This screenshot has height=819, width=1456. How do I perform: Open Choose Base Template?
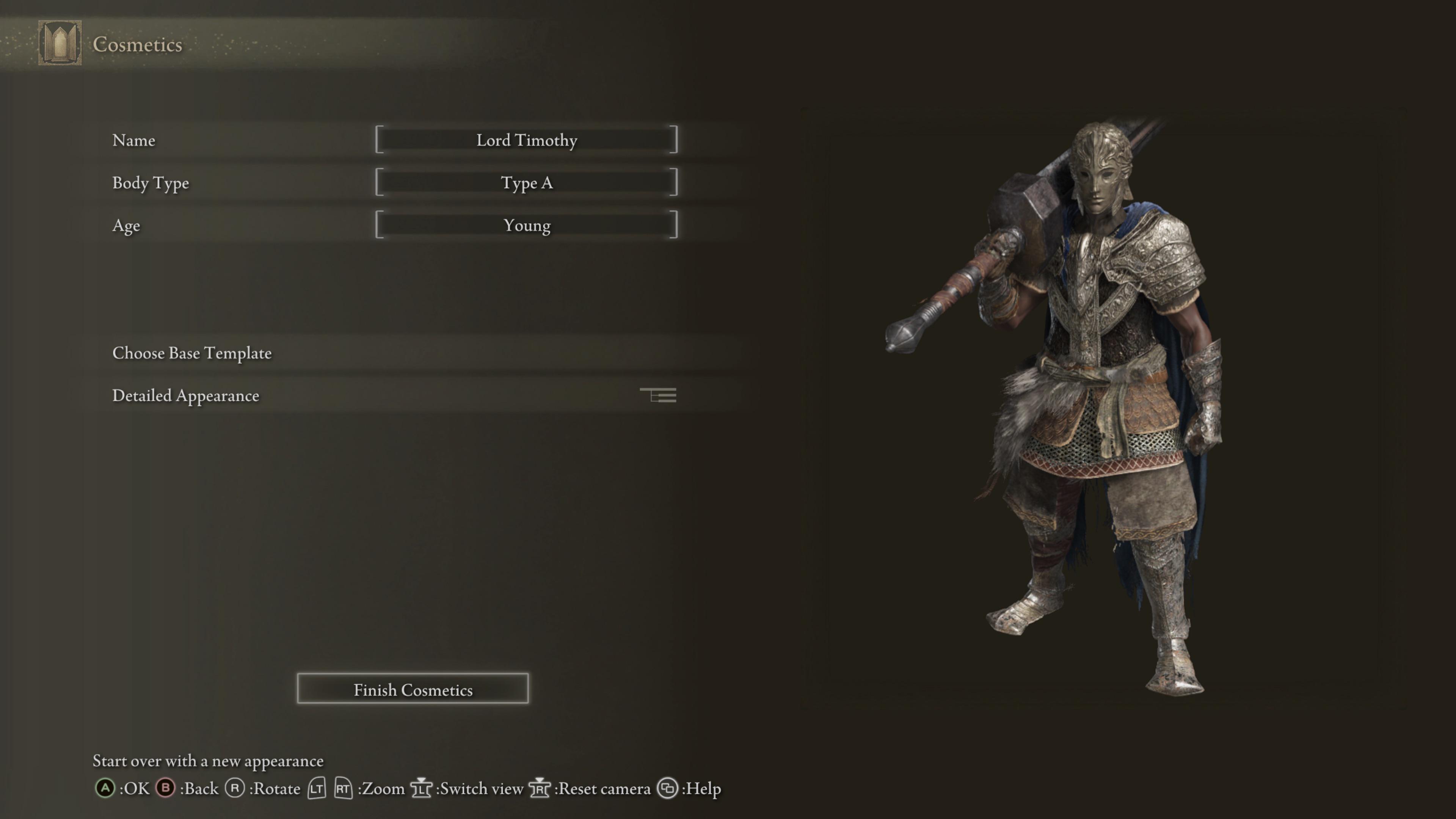191,353
